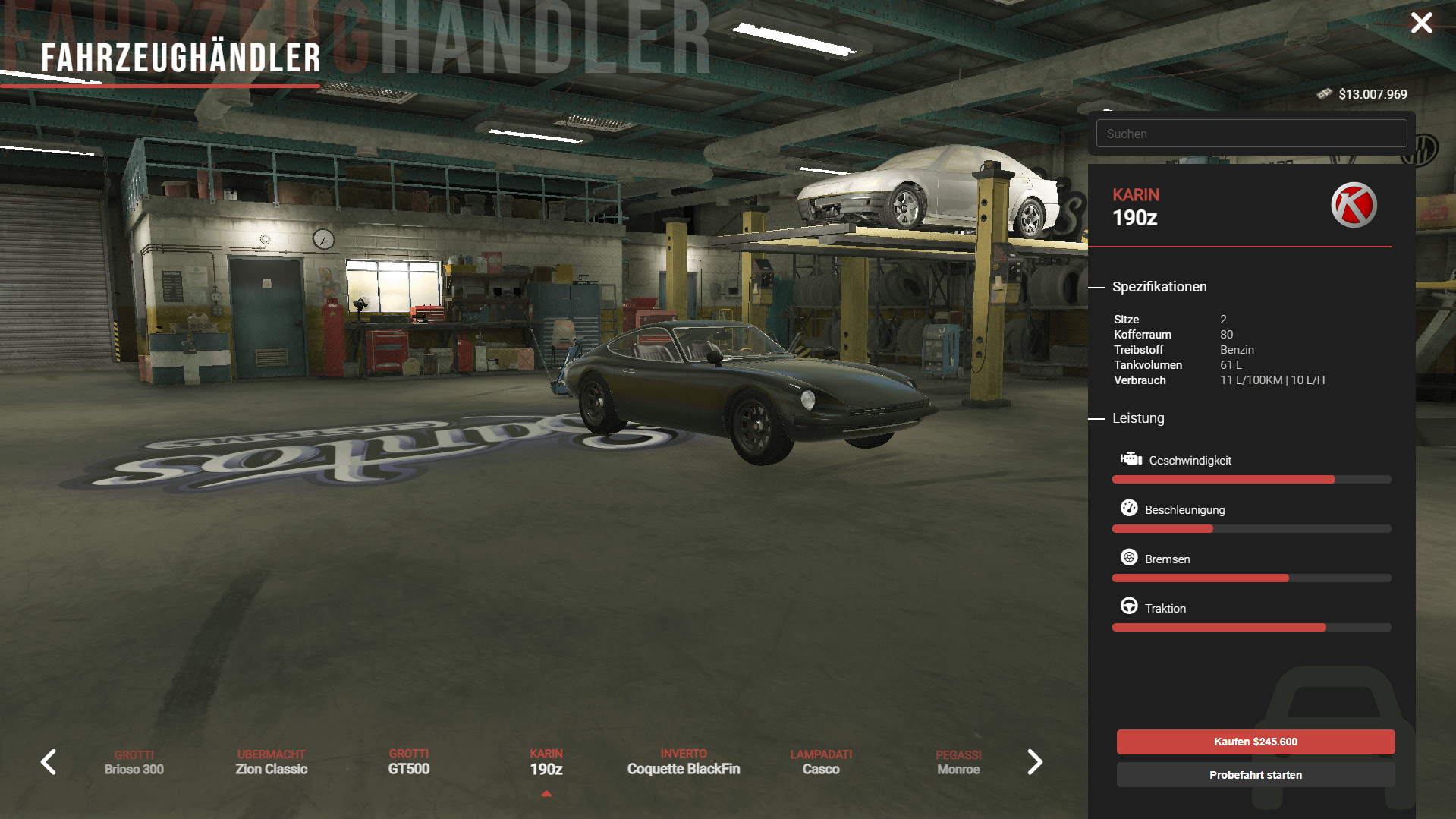Select the Grotti Brioso 300

pyautogui.click(x=134, y=762)
